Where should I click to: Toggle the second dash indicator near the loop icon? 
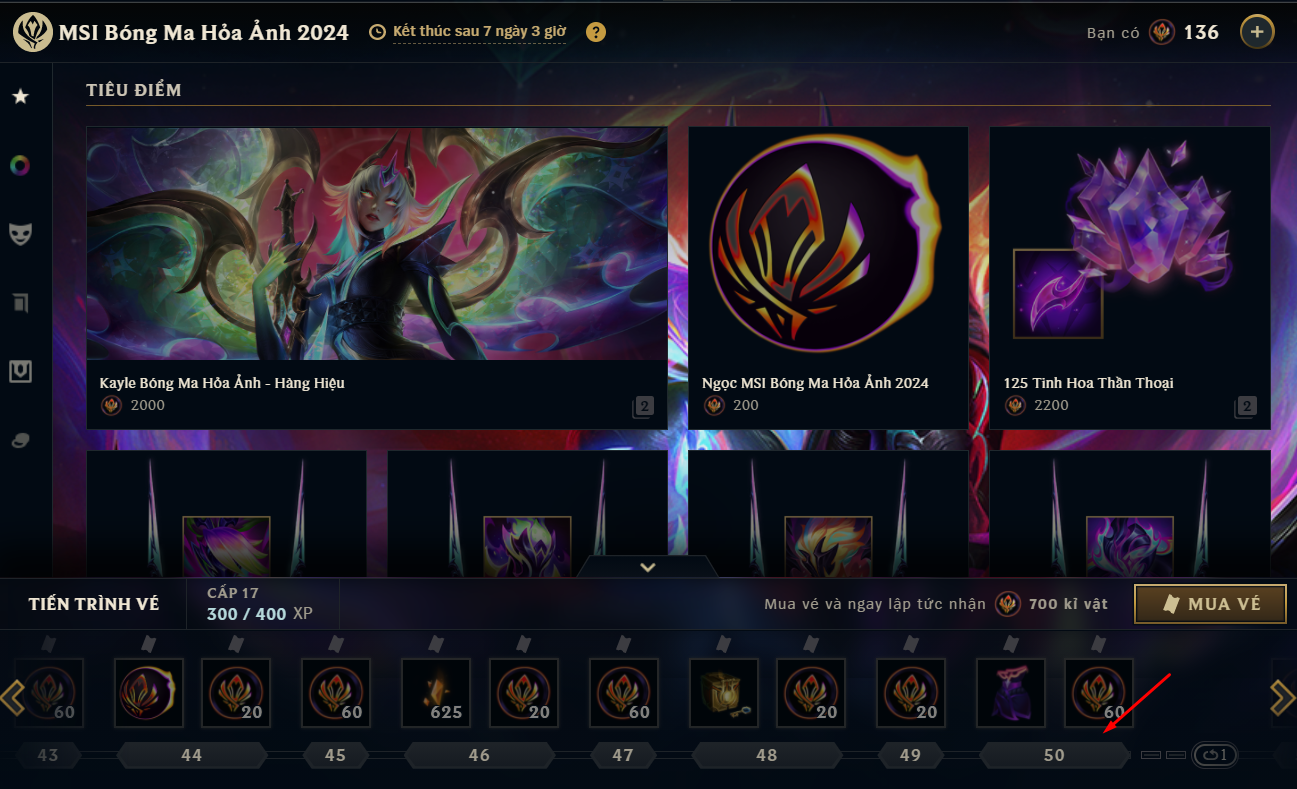pos(1175,757)
